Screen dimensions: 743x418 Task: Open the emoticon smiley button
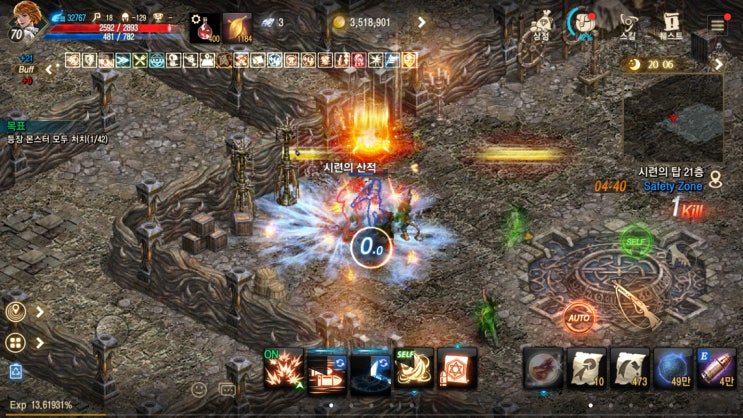(199, 389)
